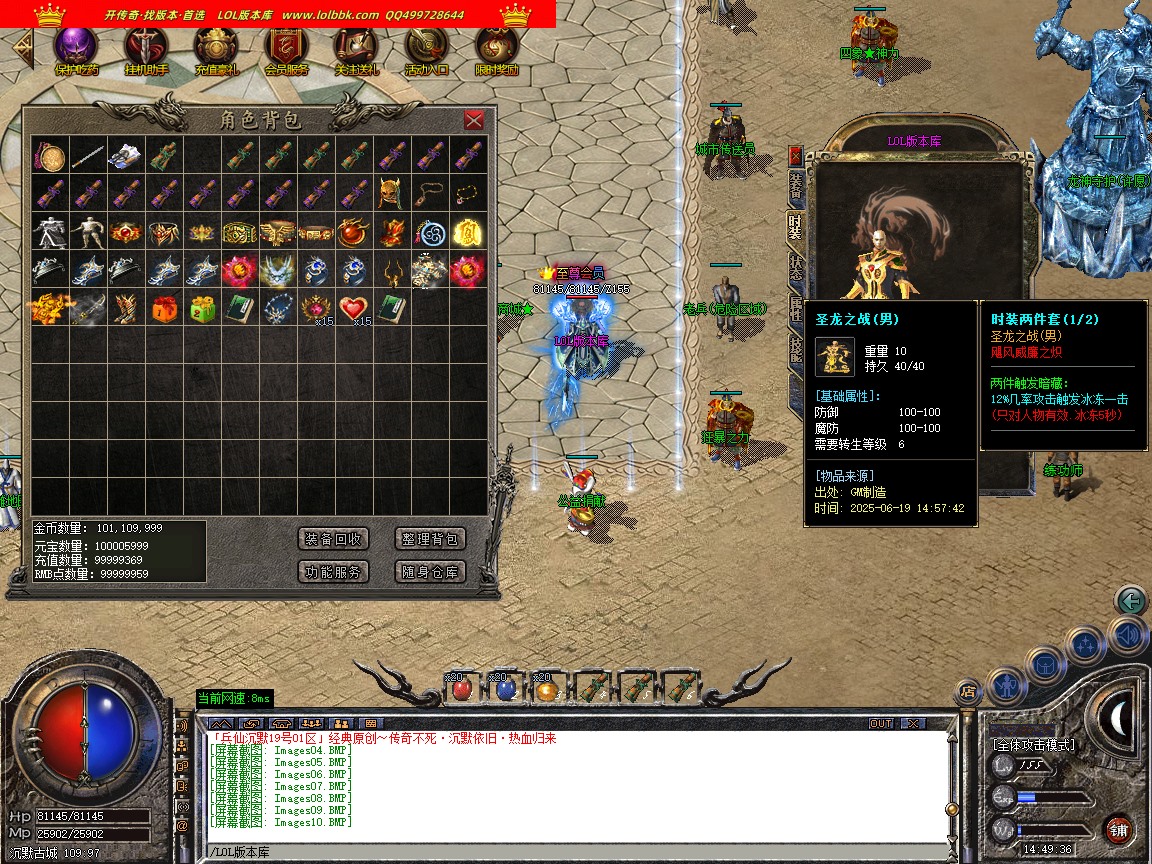Image resolution: width=1152 pixels, height=864 pixels.
Task: Close the 角色背包 inventory window
Action: pos(474,121)
